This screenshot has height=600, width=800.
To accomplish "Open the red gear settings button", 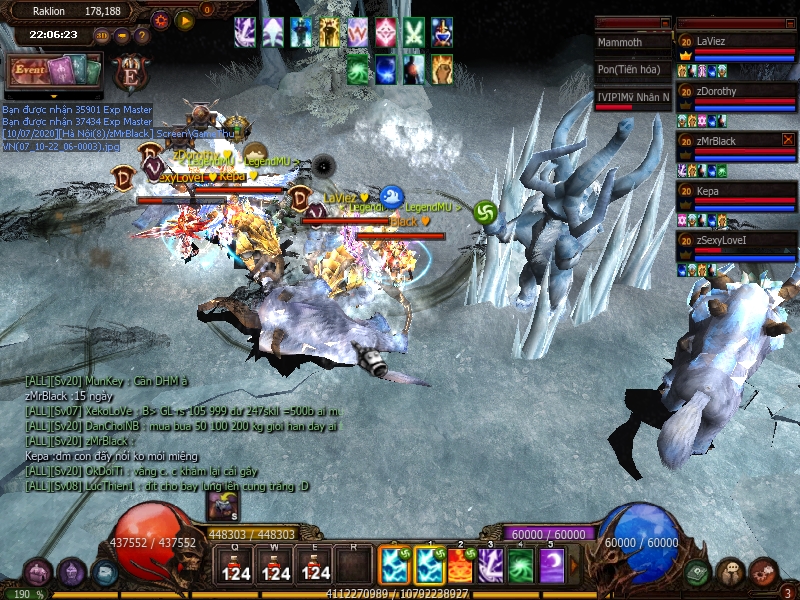I will point(161,19).
